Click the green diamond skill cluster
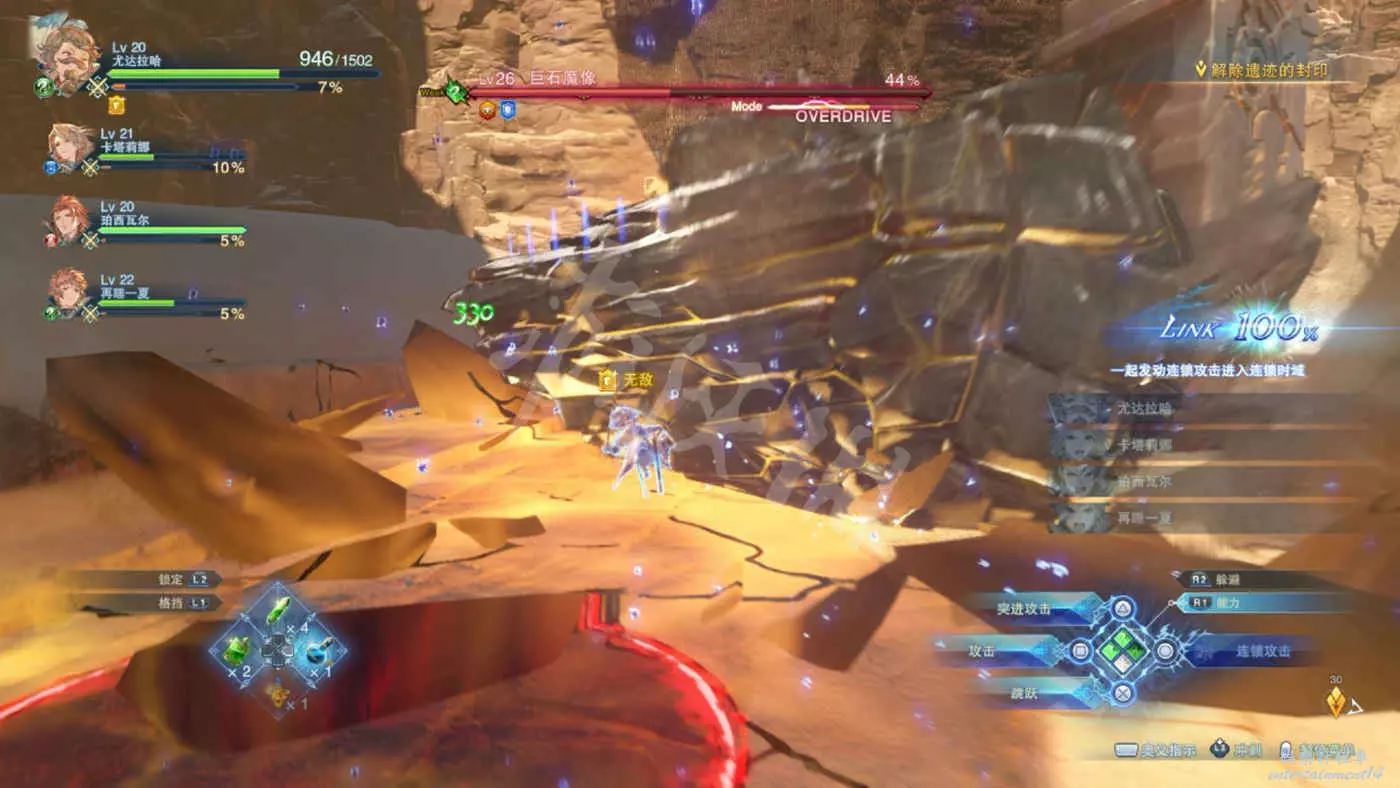1400x788 pixels. click(1122, 651)
